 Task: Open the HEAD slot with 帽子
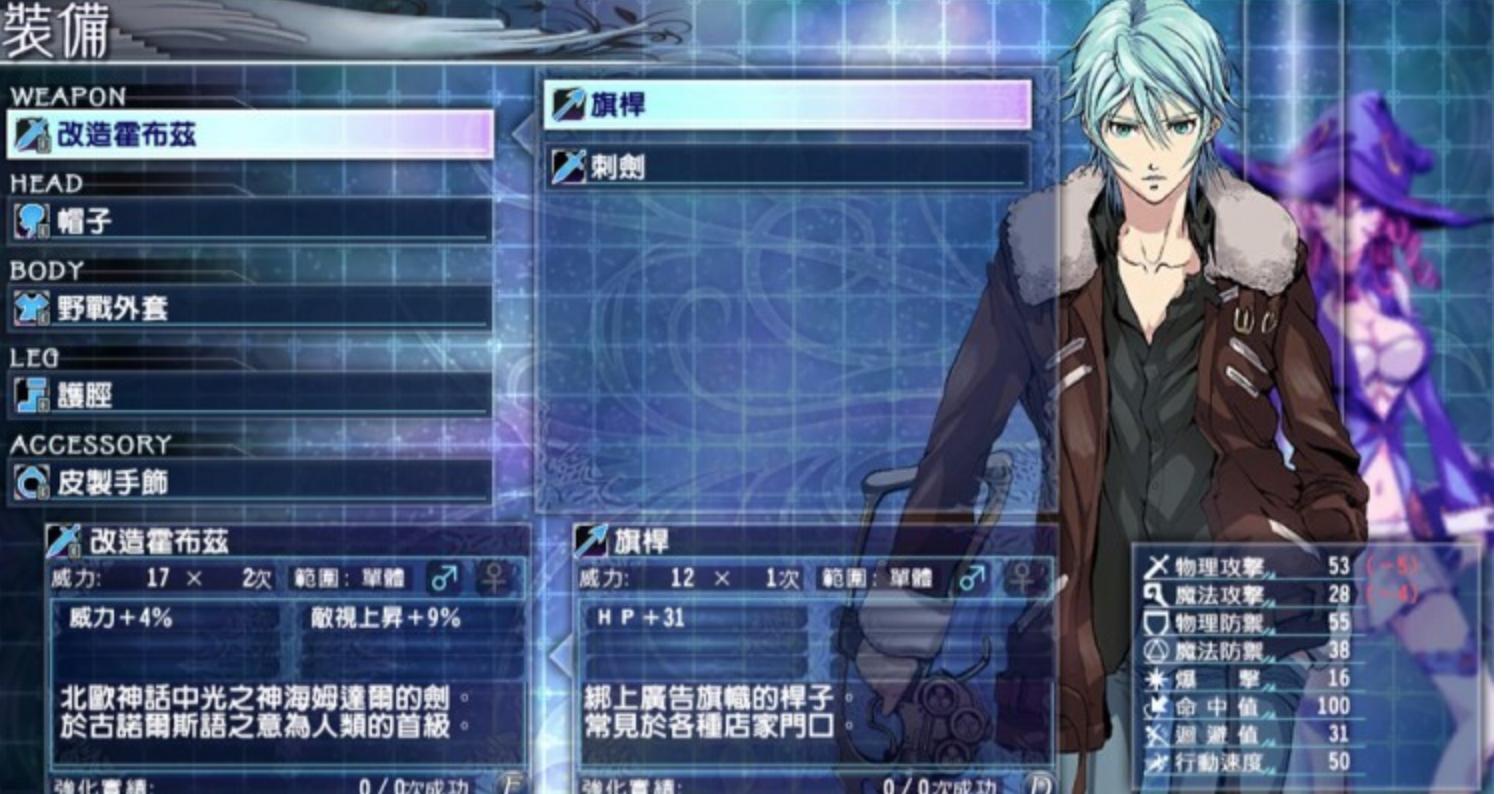click(250, 221)
